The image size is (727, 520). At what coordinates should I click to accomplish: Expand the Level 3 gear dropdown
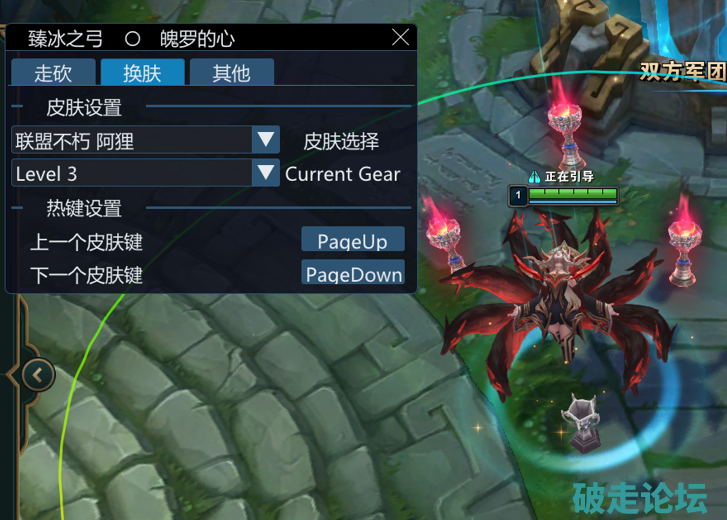coord(265,174)
